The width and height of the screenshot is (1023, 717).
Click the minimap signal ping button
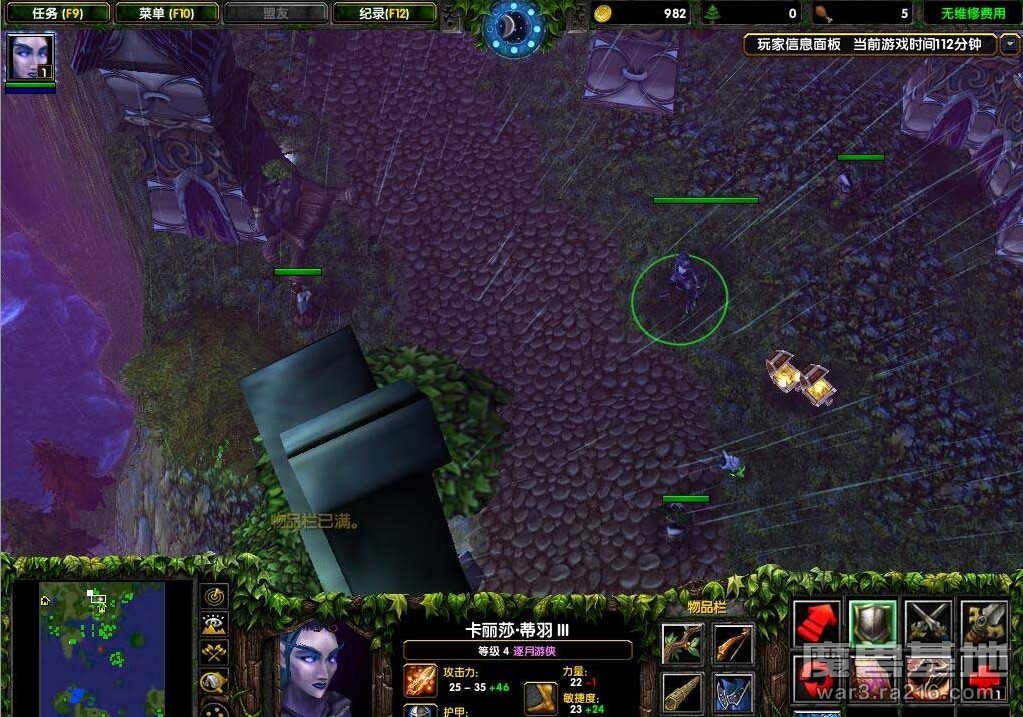[215, 597]
